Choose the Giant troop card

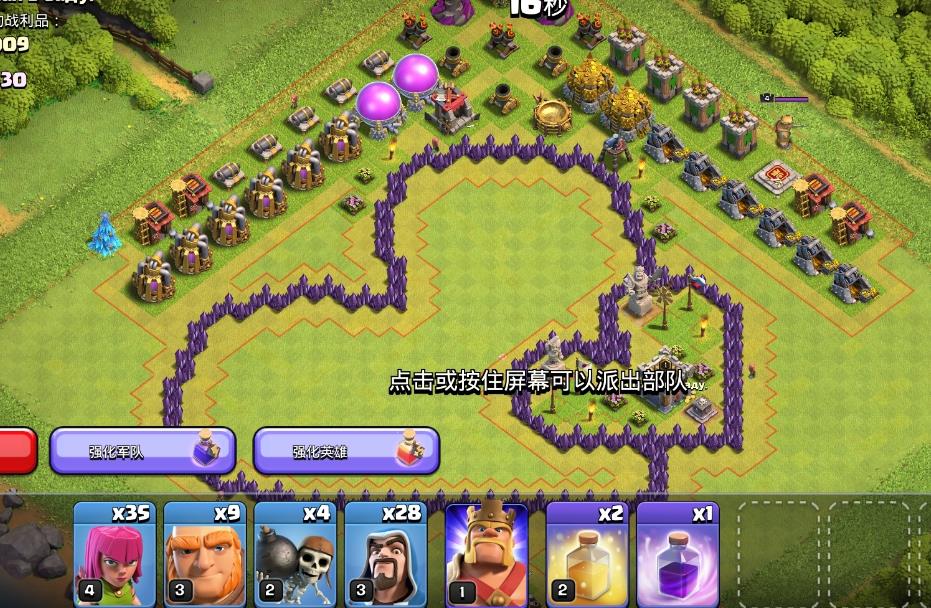[x=204, y=553]
